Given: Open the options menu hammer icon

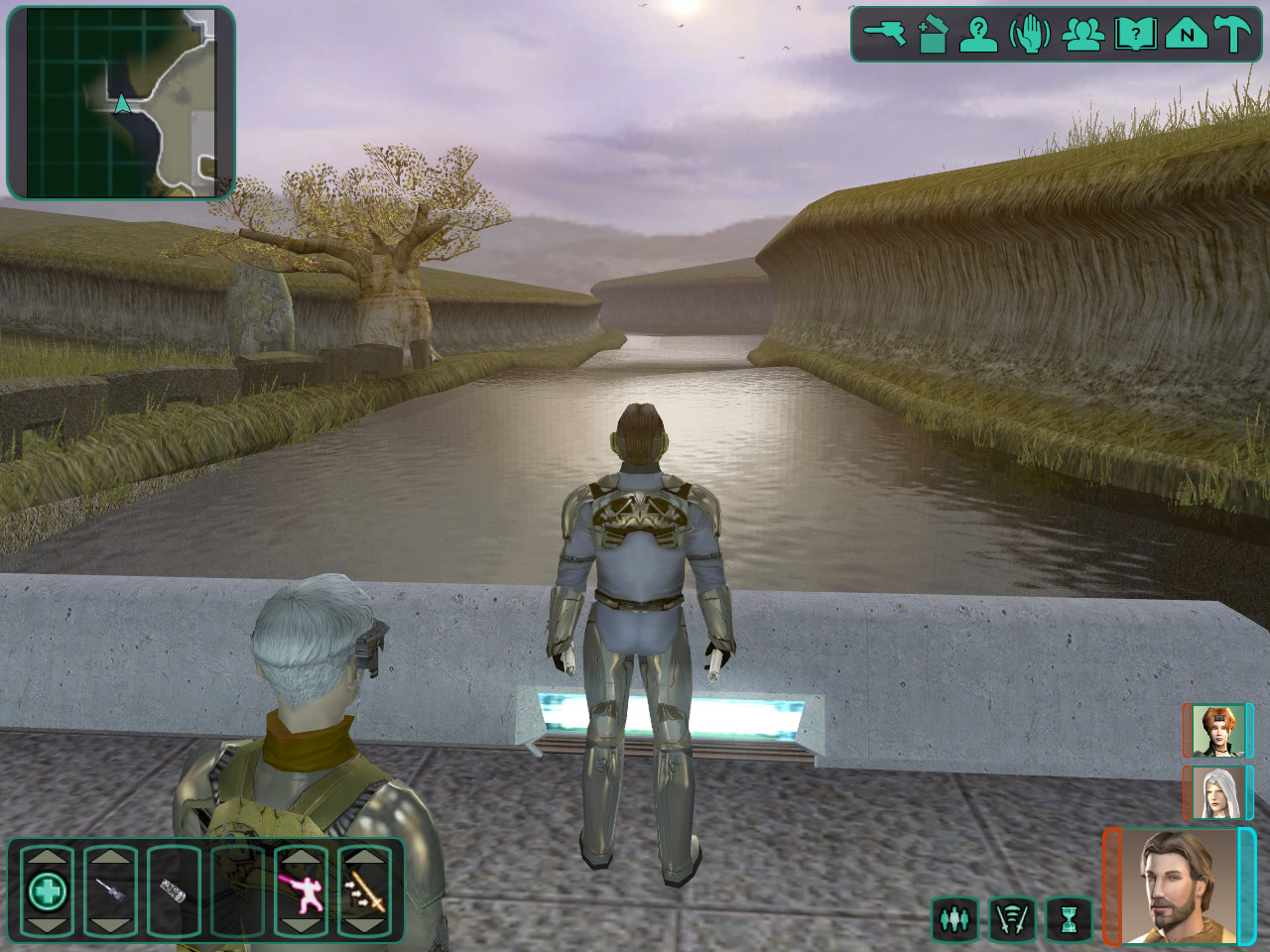Looking at the screenshot, I should [x=1233, y=35].
